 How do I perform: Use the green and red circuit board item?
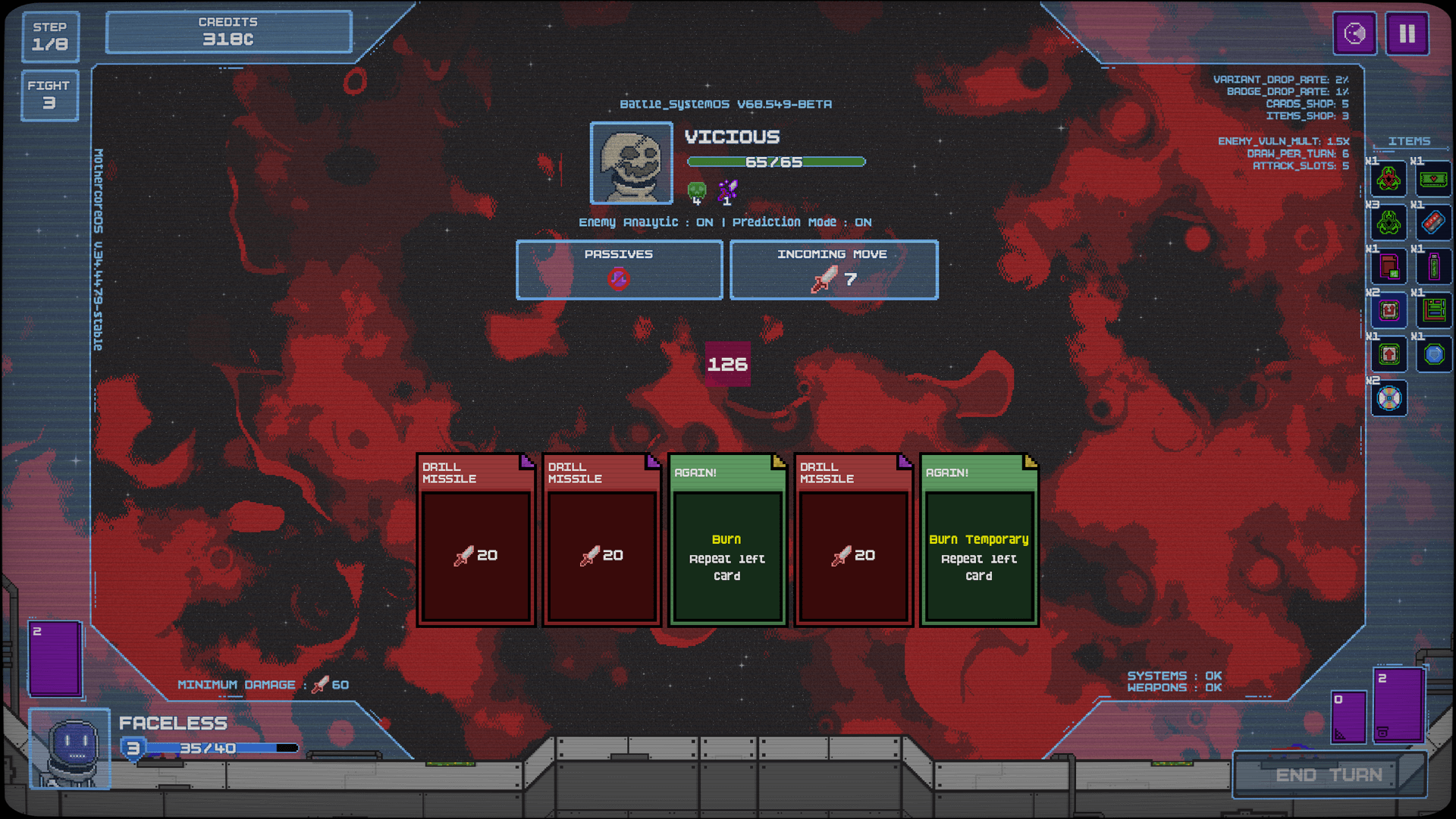click(x=1433, y=310)
